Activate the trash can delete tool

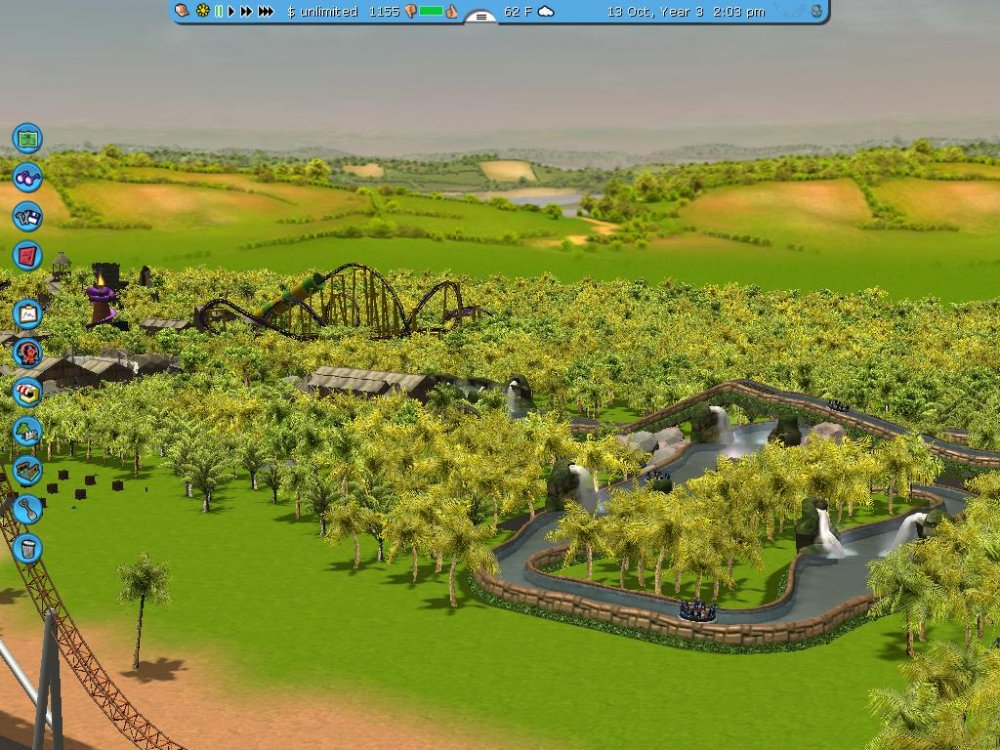tap(27, 548)
